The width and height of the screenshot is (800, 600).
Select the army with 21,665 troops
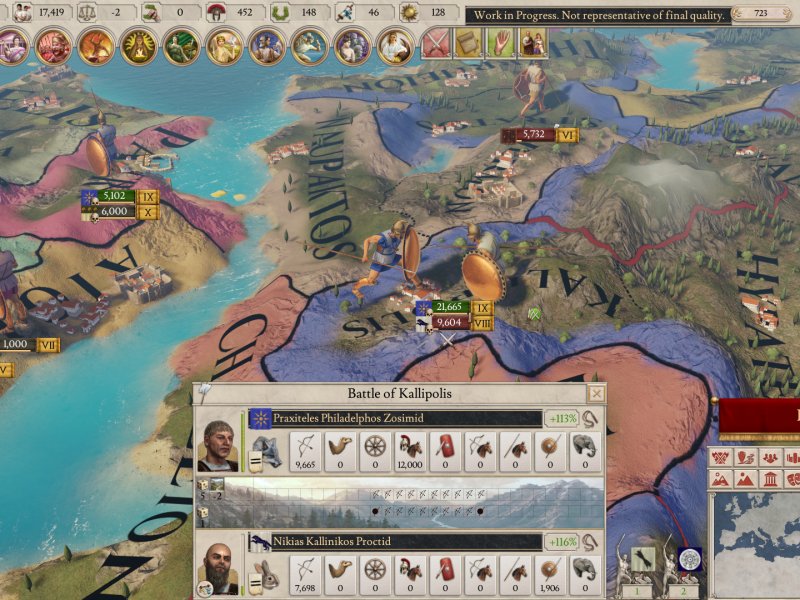(x=448, y=308)
